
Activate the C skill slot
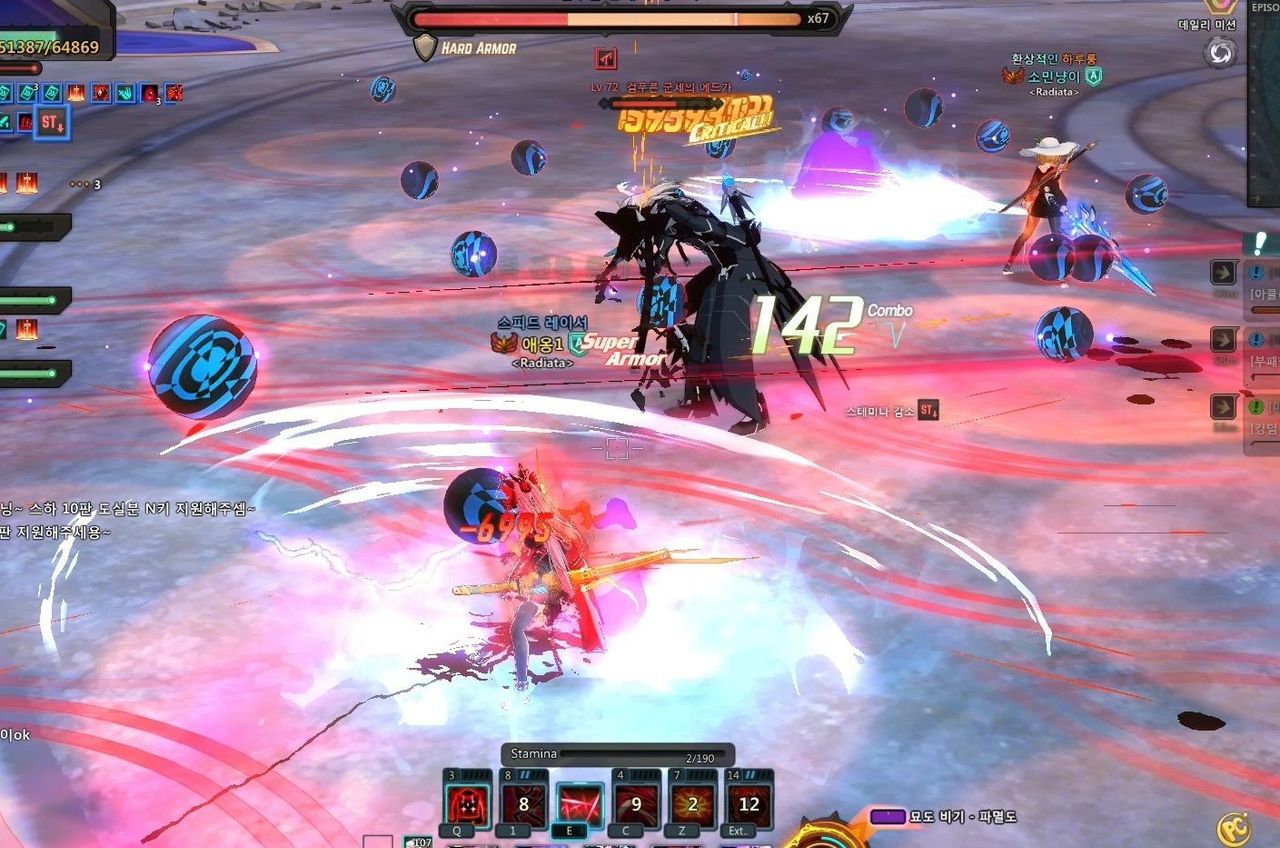636,805
